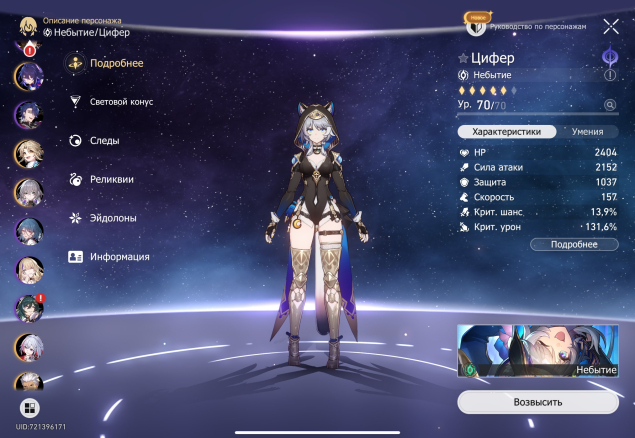635x438 pixels.
Task: Open the Небытие character art banner
Action: pyautogui.click(x=537, y=352)
